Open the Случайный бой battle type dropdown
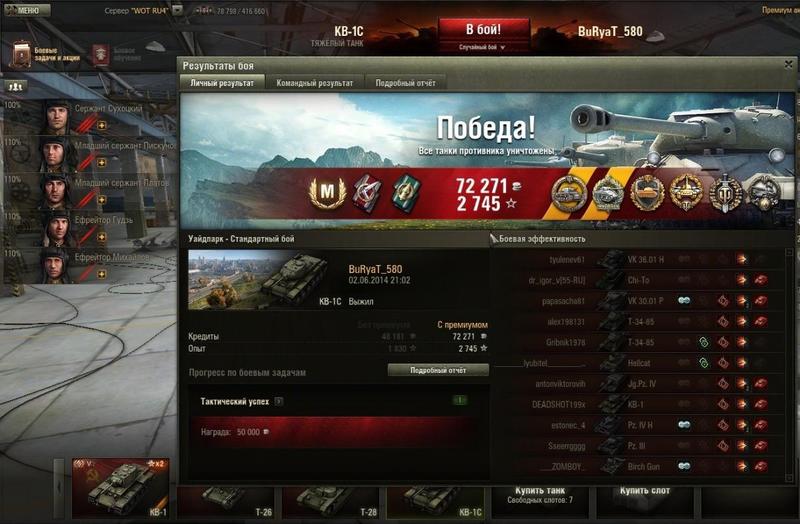The width and height of the screenshot is (800, 524). coord(483,47)
